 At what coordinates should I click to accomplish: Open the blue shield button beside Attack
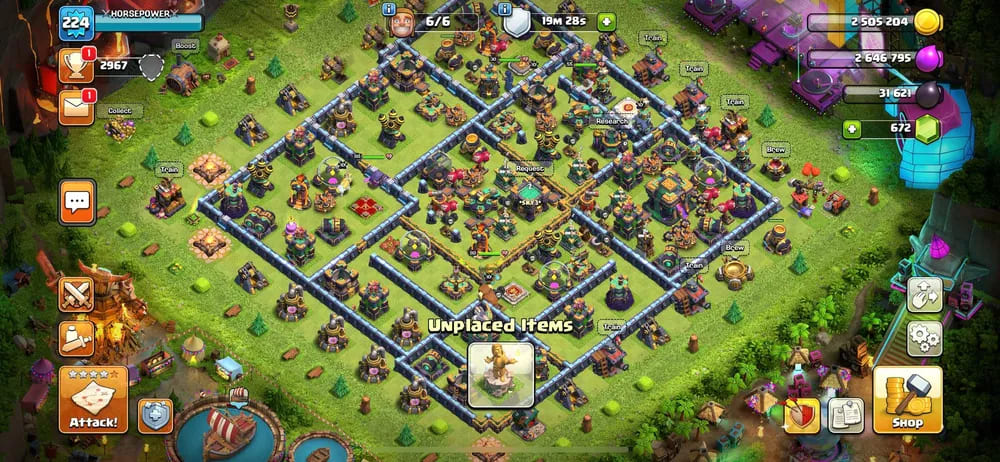pyautogui.click(x=155, y=414)
